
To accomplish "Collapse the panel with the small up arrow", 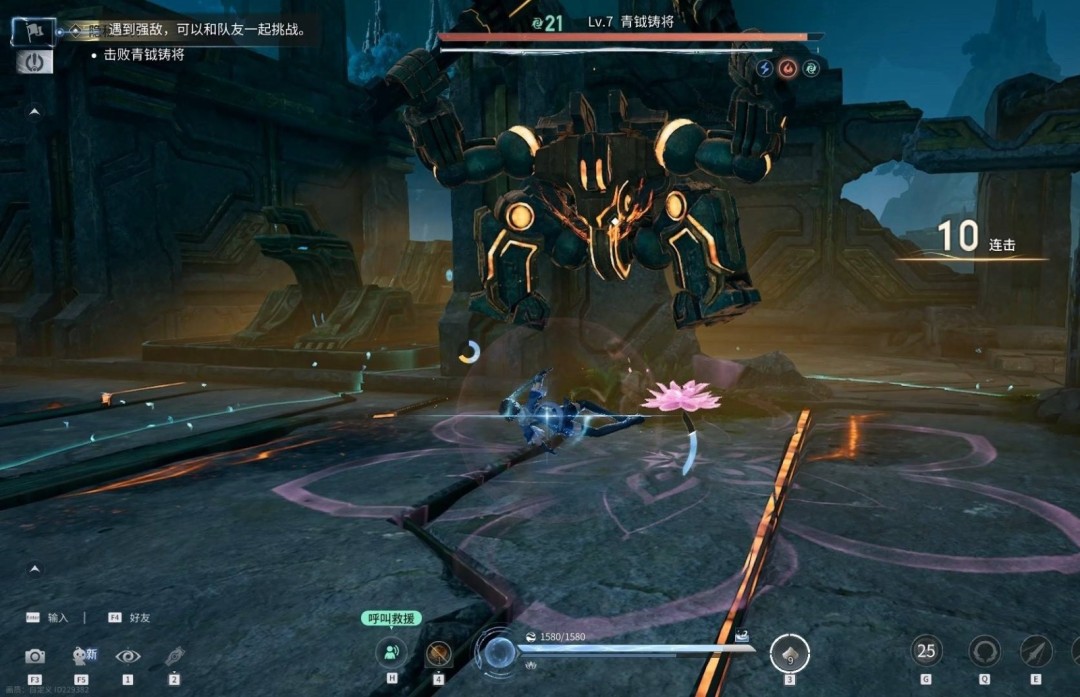I will [x=34, y=112].
